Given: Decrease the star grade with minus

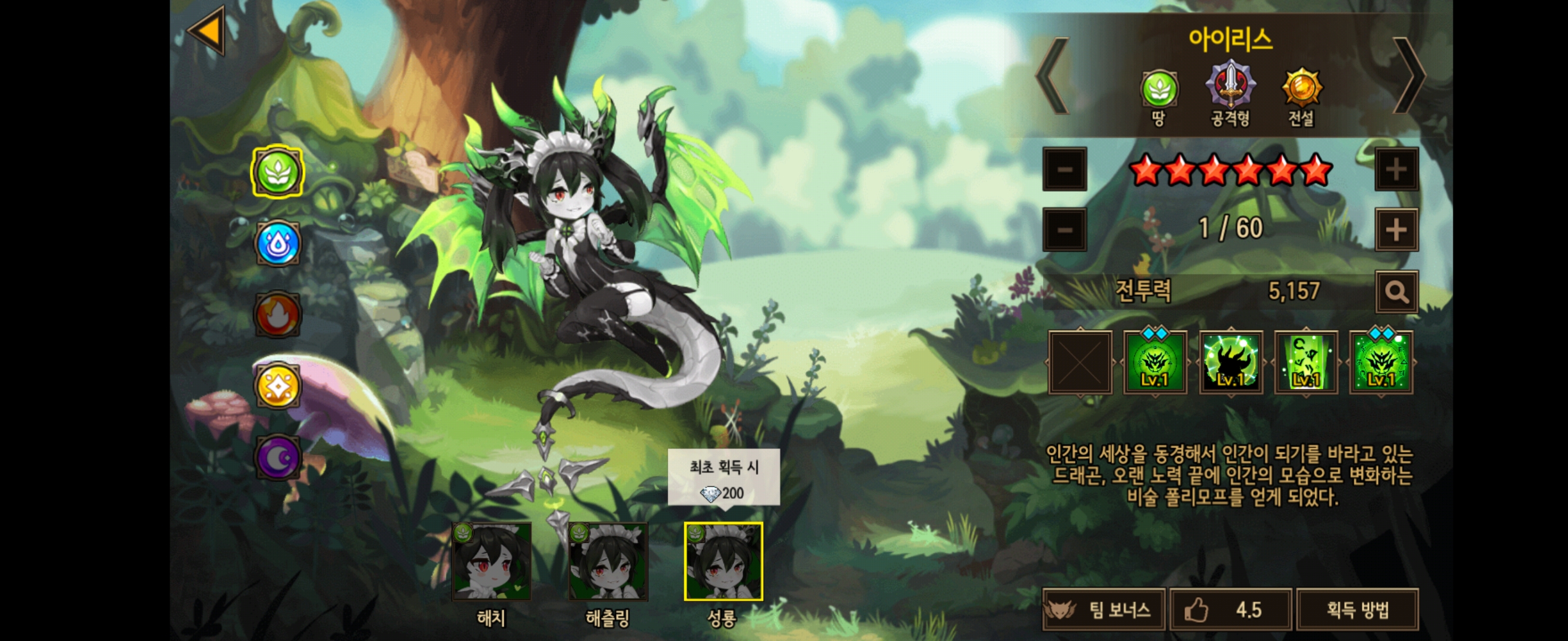Looking at the screenshot, I should tap(1064, 169).
